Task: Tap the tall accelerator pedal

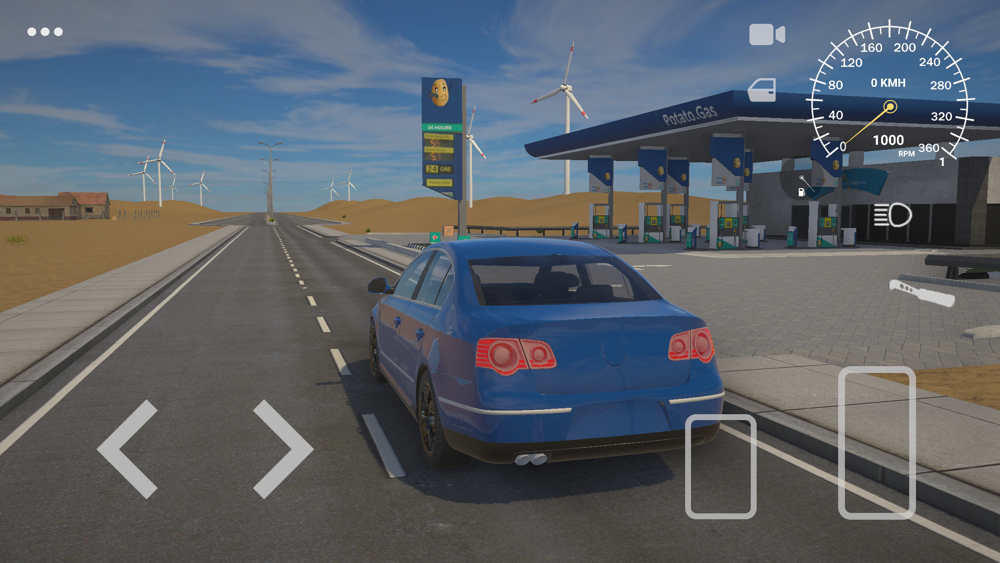Action: (x=877, y=442)
